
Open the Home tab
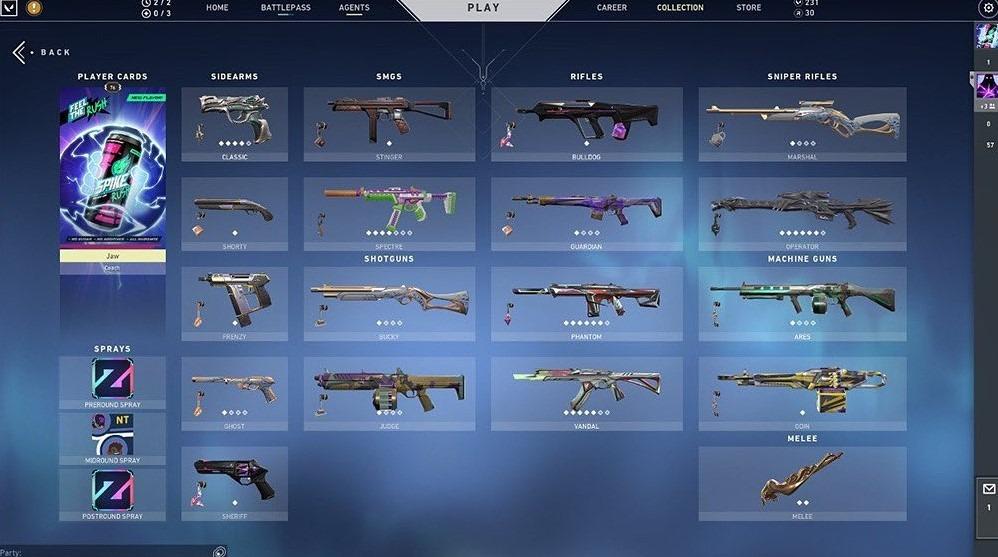(217, 8)
